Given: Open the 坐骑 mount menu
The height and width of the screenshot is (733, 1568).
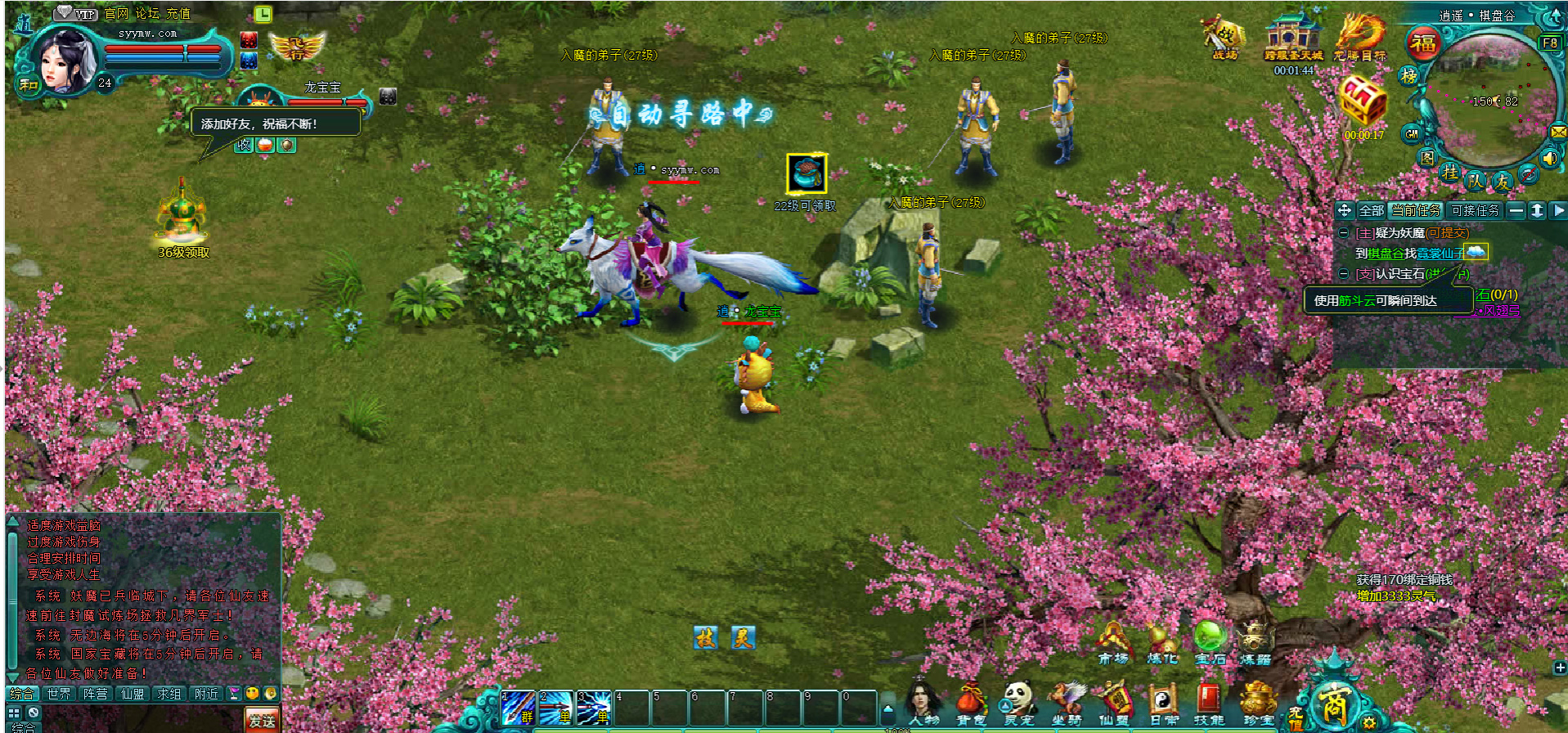Looking at the screenshot, I should pyautogui.click(x=1067, y=704).
